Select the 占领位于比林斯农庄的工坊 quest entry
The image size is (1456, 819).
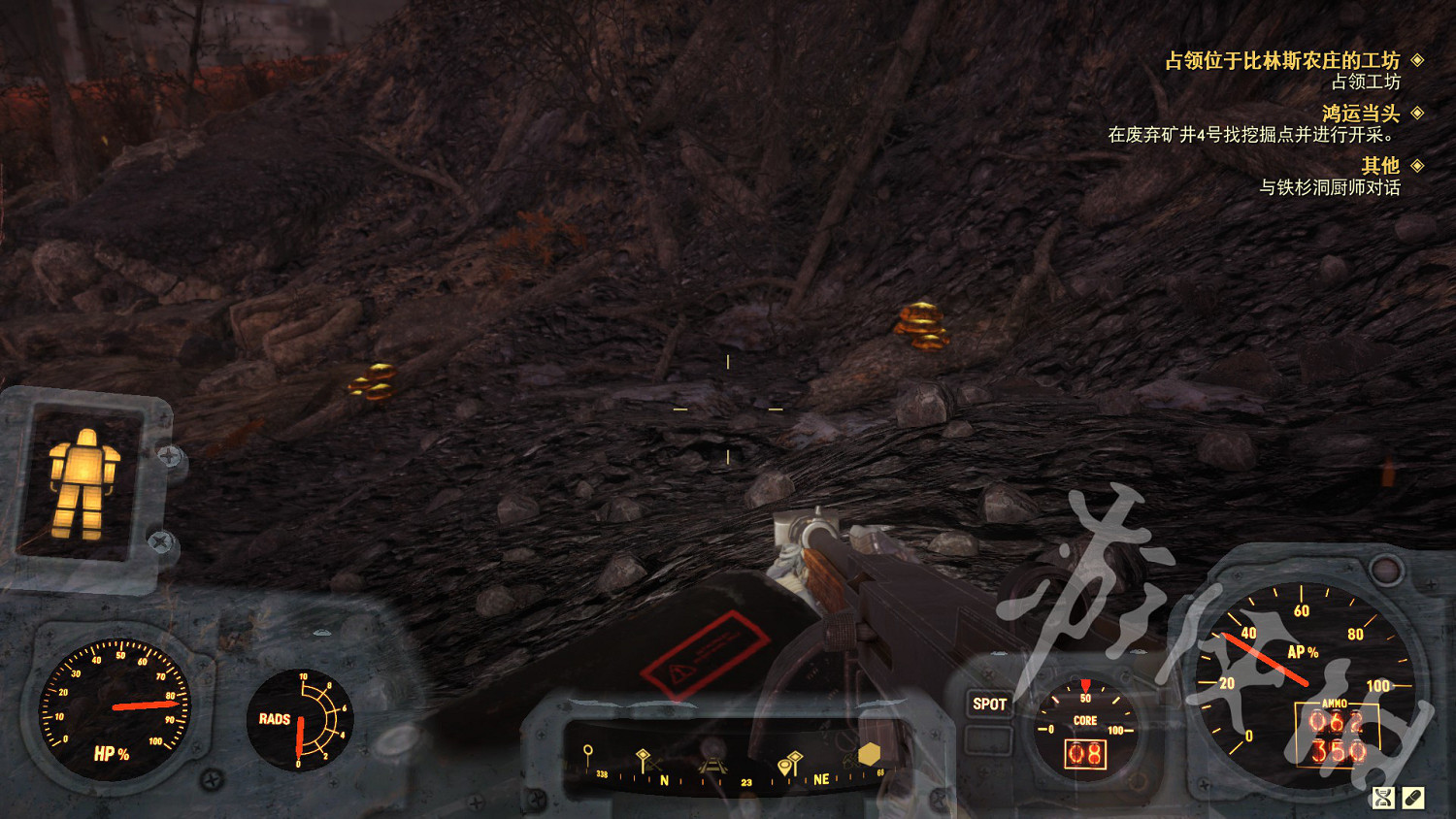pos(1281,61)
